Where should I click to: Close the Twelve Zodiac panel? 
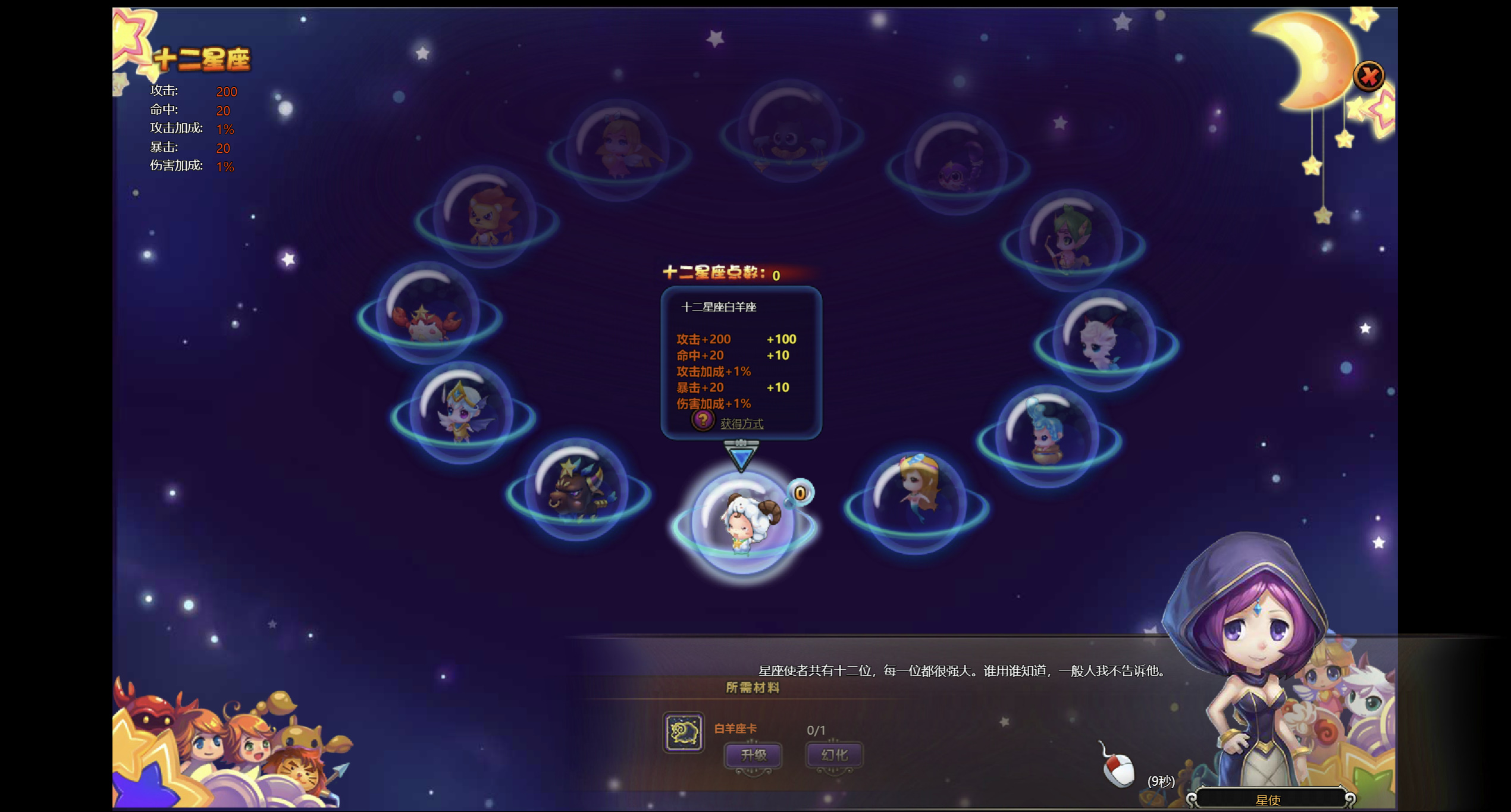[1368, 76]
